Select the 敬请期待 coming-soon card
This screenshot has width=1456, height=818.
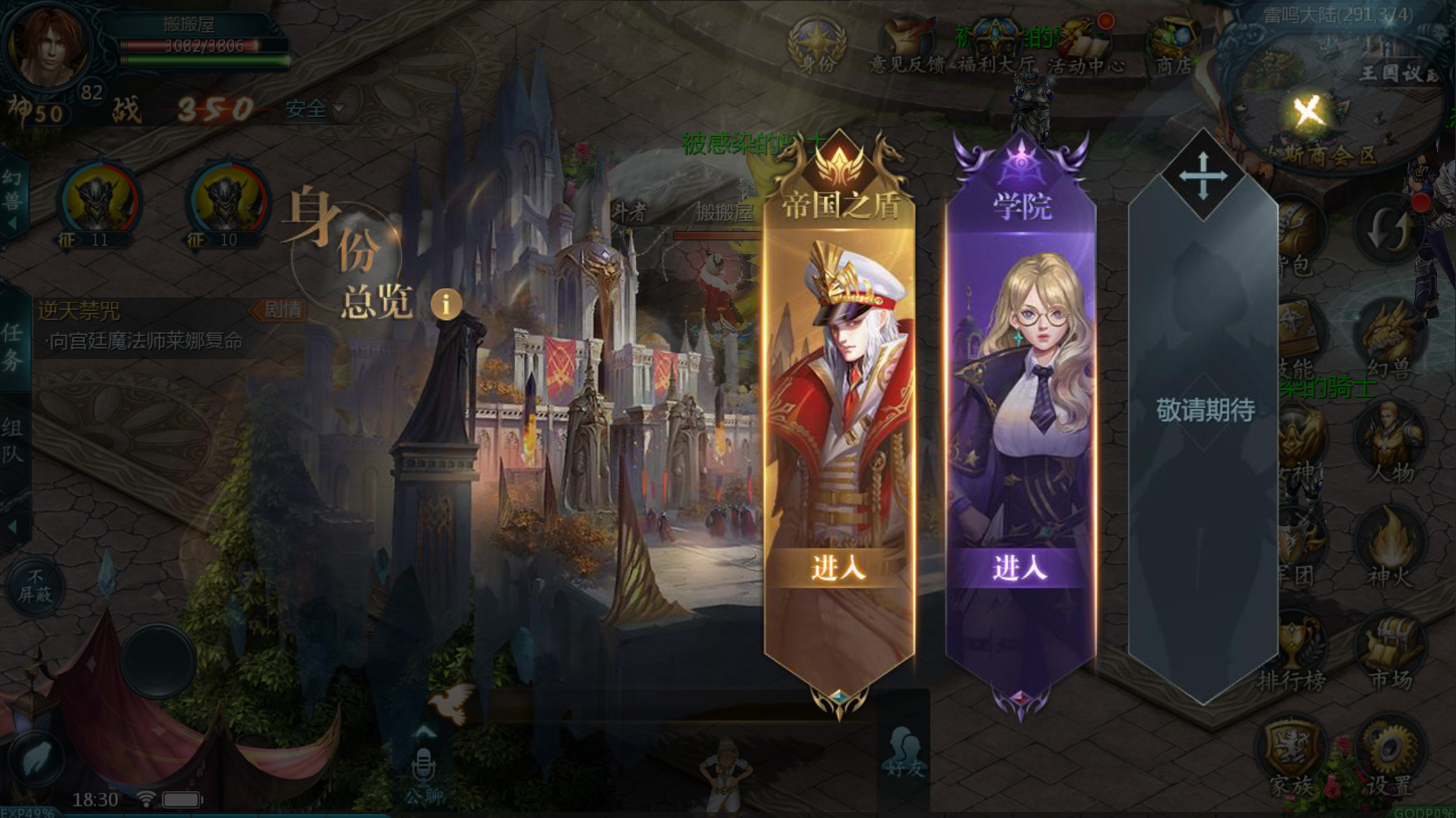point(1203,411)
